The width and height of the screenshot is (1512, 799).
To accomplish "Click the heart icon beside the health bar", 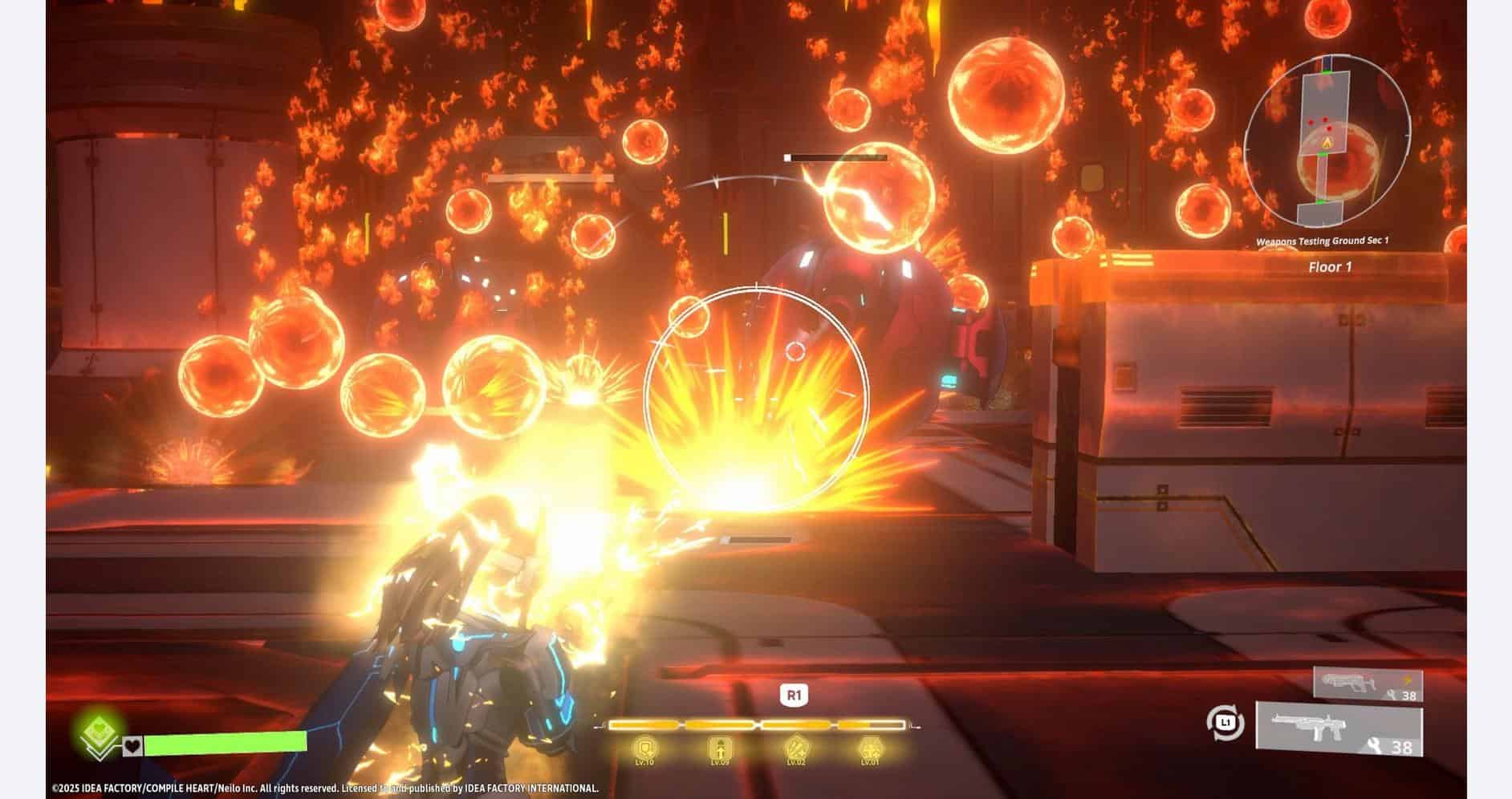I will click(x=131, y=746).
